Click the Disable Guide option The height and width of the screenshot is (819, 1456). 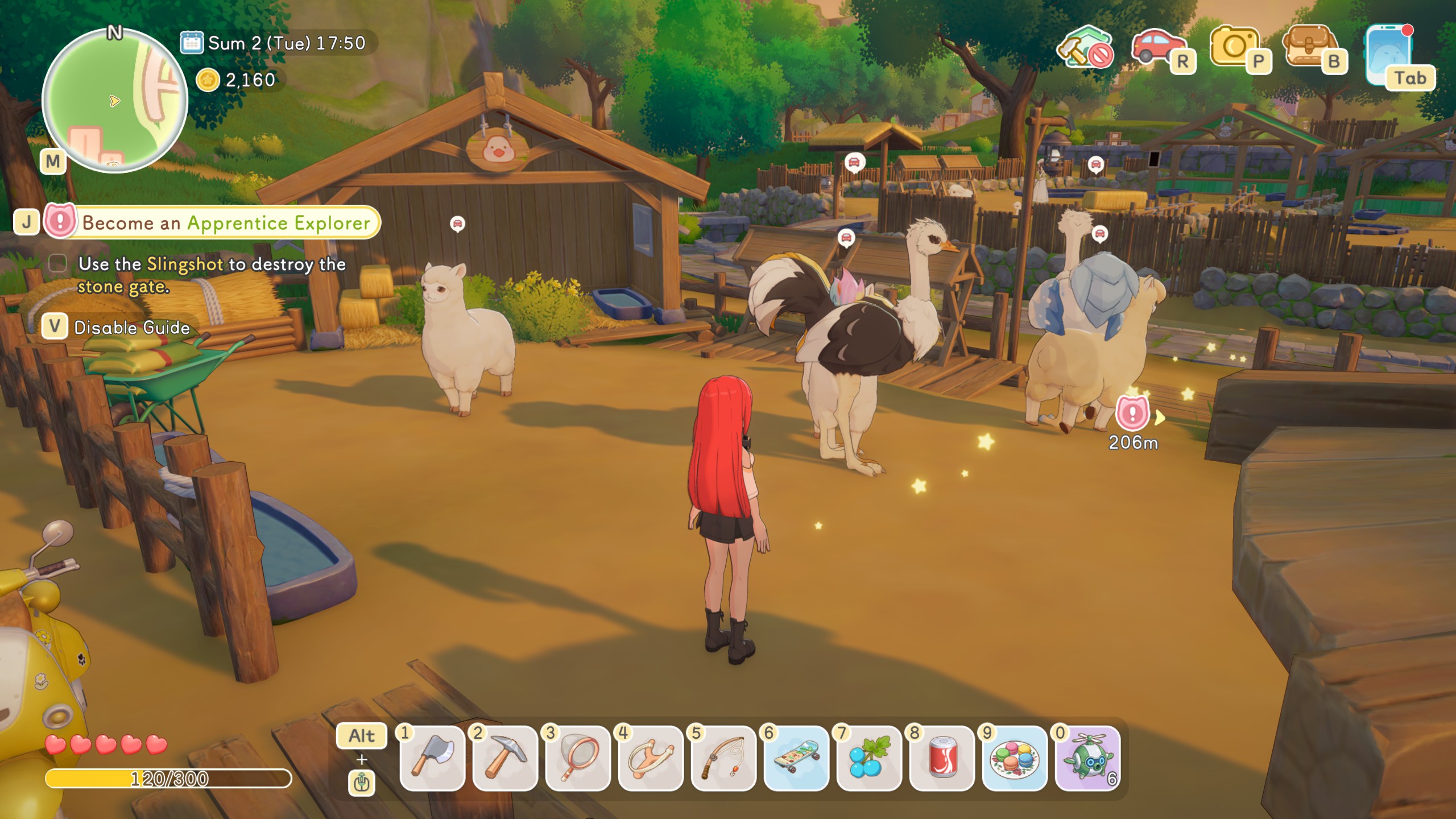coord(131,327)
